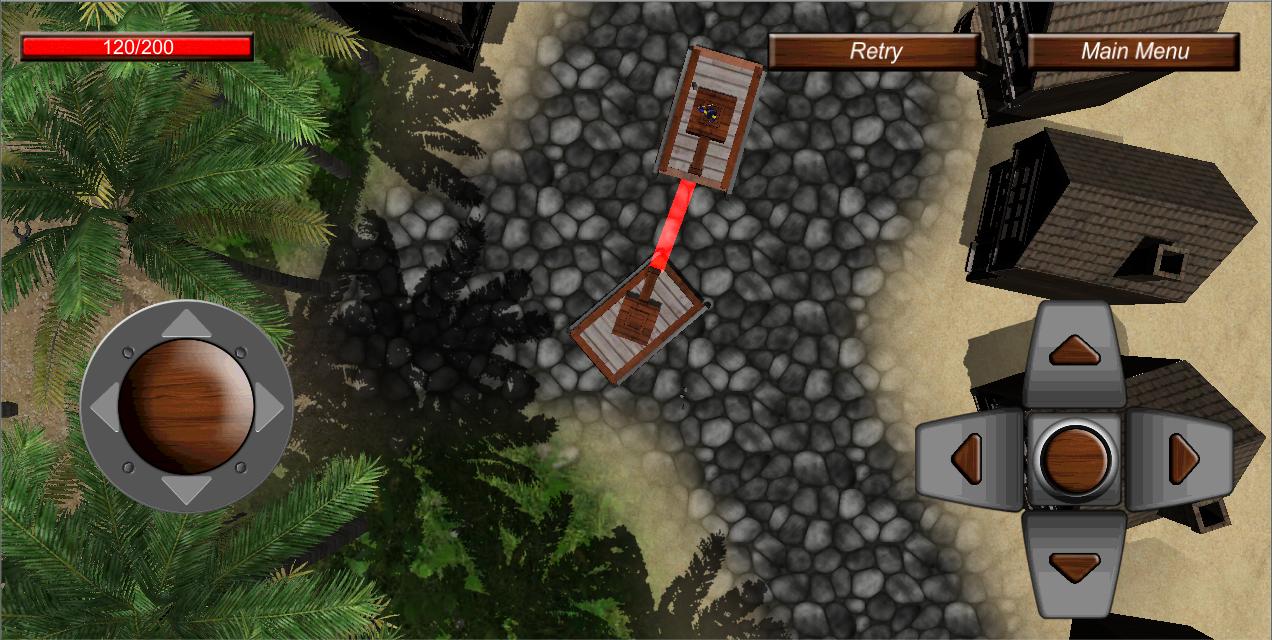
Task: Tap the wooden movement joystick knob
Action: pos(186,406)
